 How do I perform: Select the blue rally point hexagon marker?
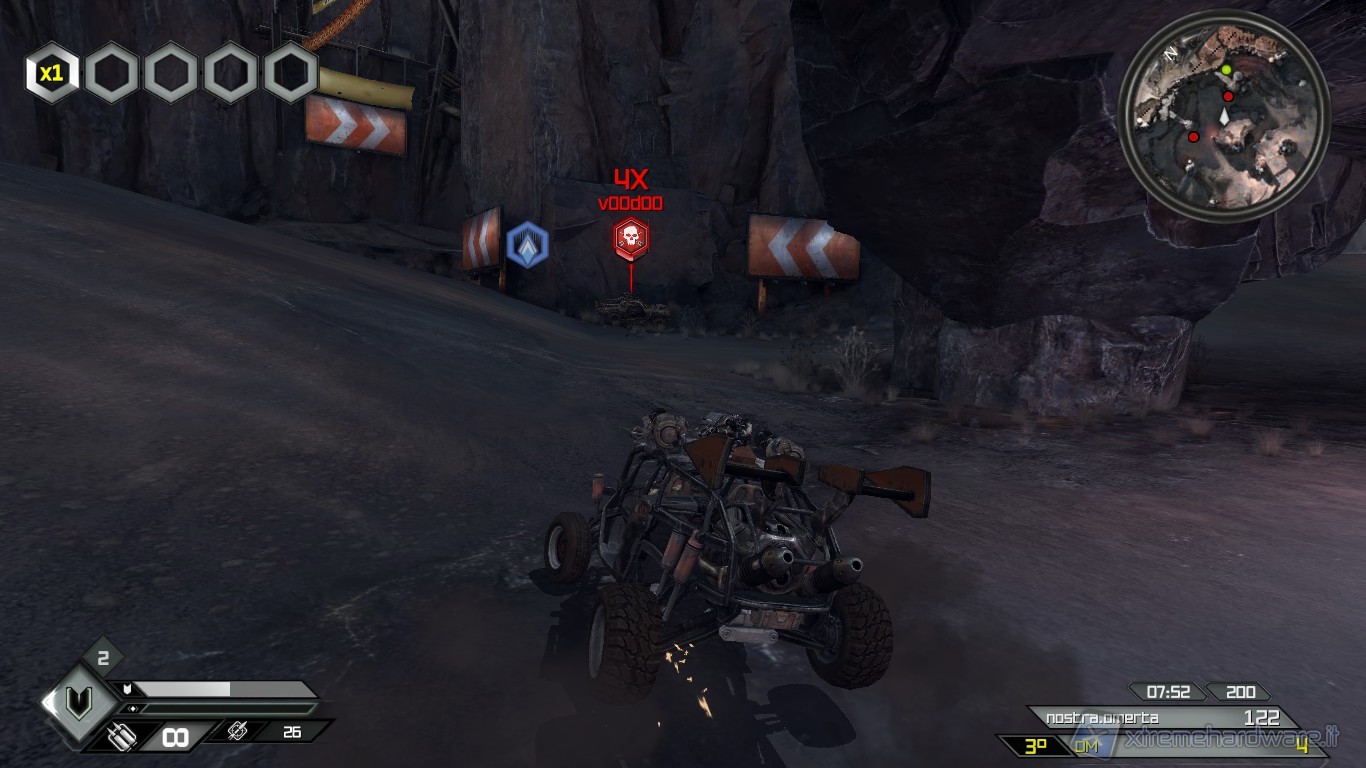pyautogui.click(x=527, y=245)
